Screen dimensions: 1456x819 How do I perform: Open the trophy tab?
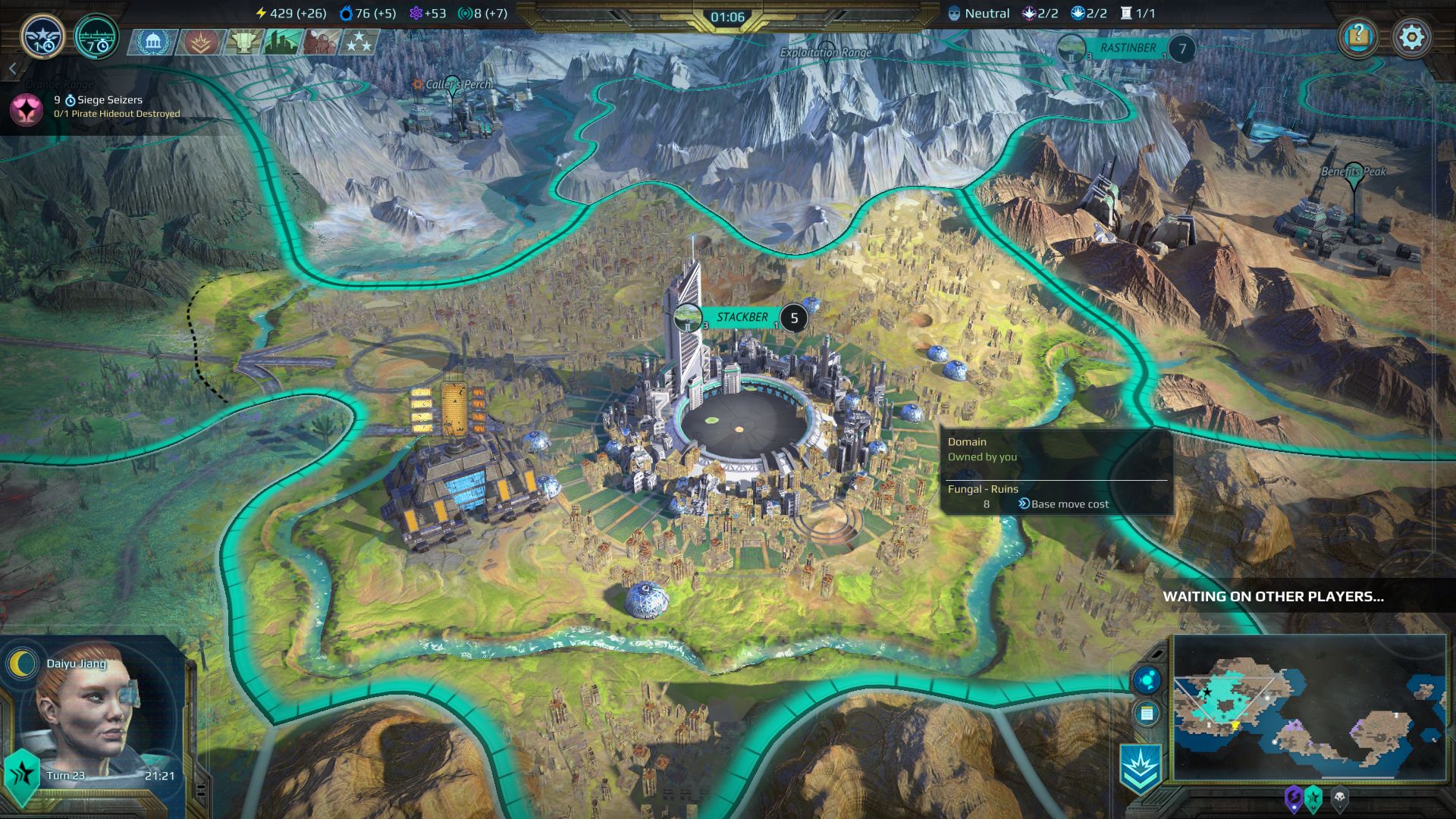(243, 42)
